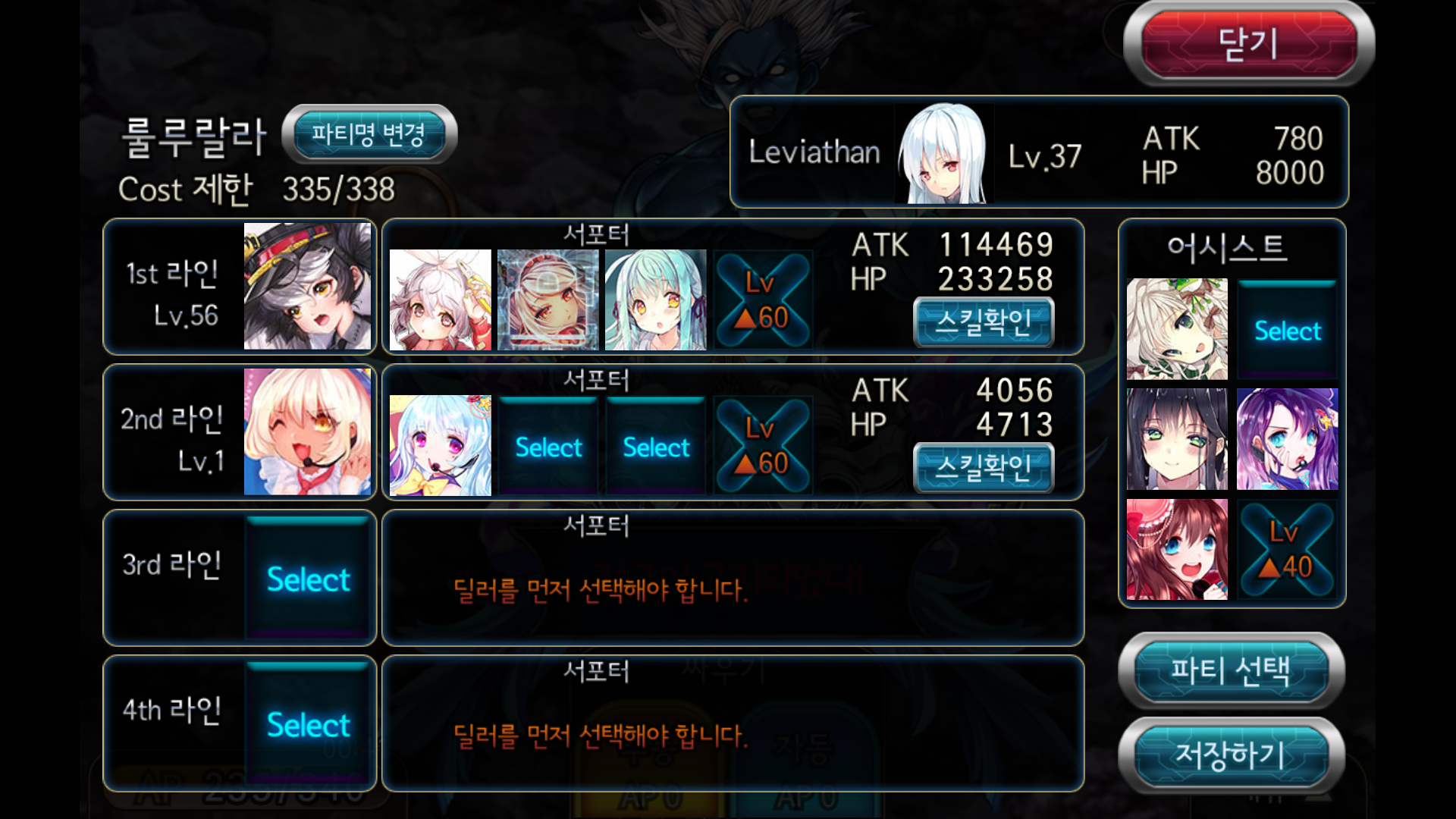The height and width of the screenshot is (819, 1456).
Task: Choose the 2nd line blonde dealer portrait
Action: (x=307, y=432)
